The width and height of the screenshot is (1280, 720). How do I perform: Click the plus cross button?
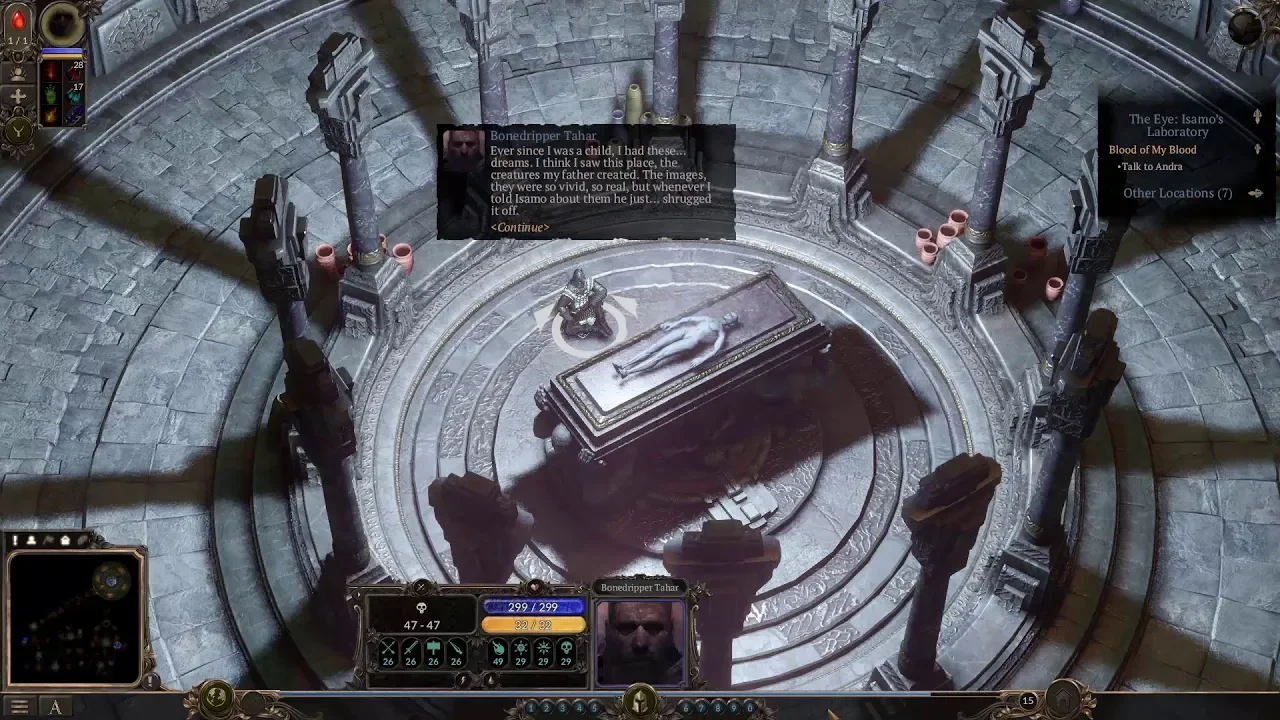click(18, 97)
